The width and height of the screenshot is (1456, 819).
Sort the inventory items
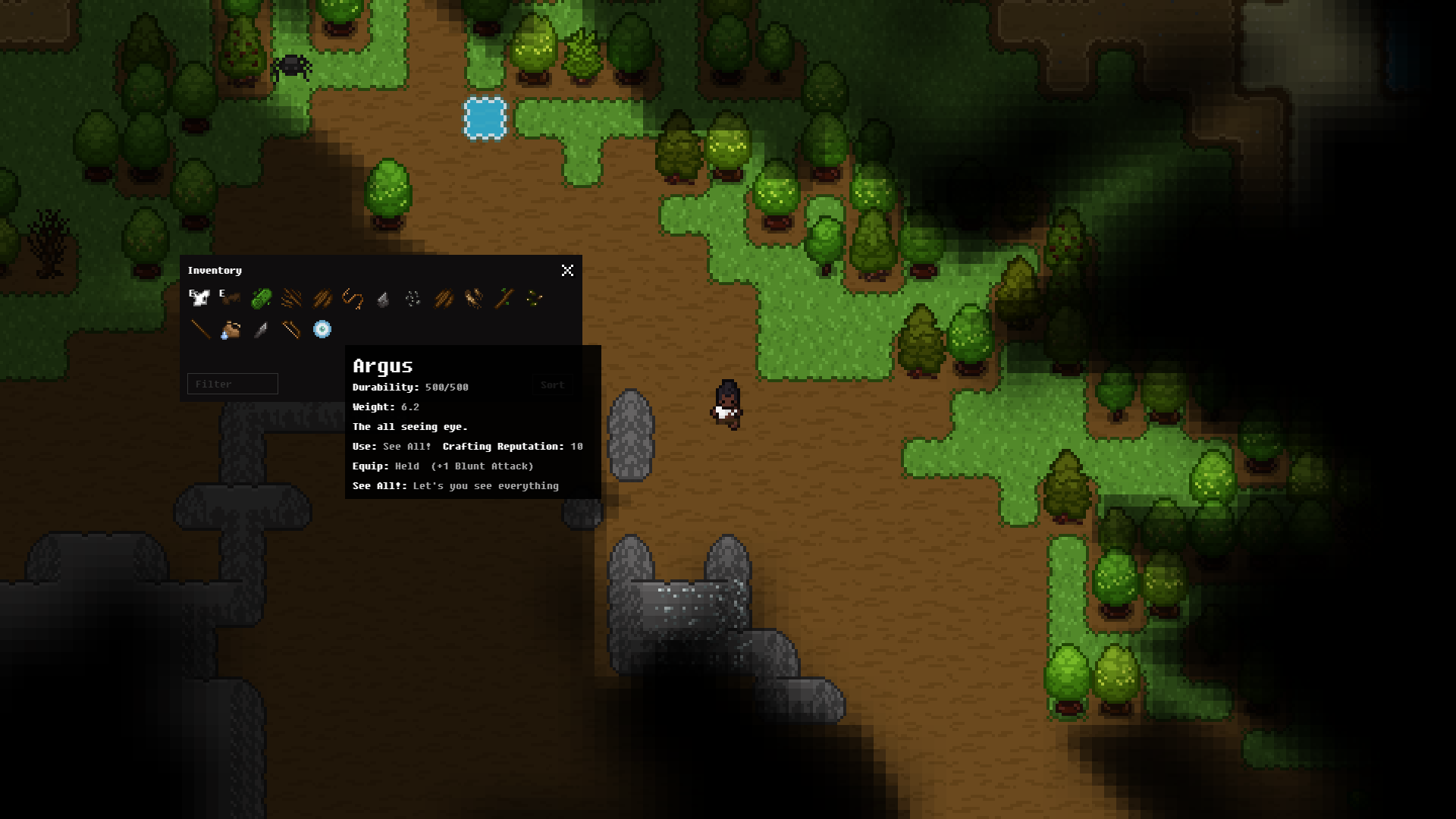coord(552,385)
